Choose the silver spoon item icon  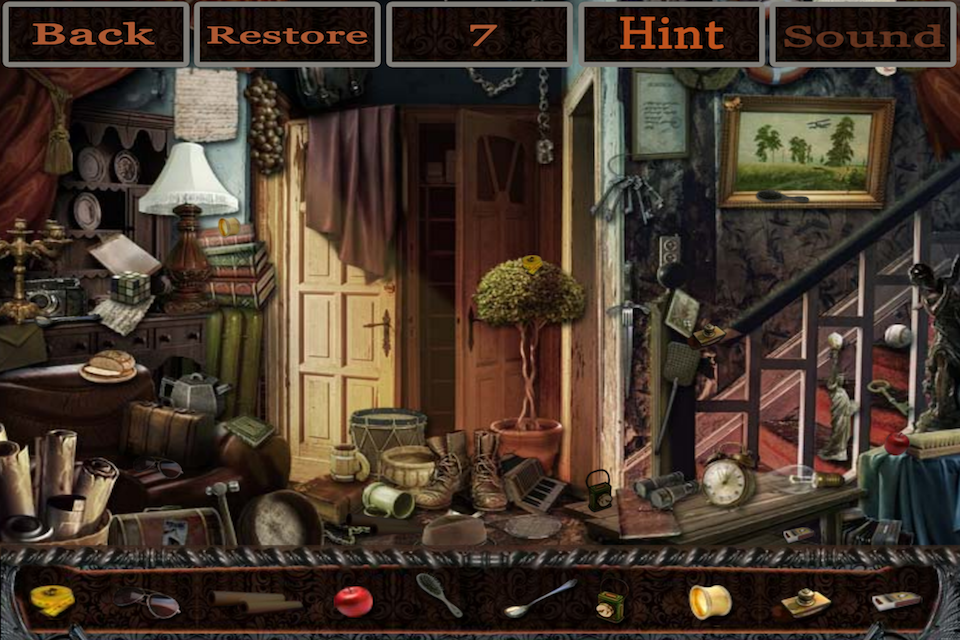coord(540,598)
